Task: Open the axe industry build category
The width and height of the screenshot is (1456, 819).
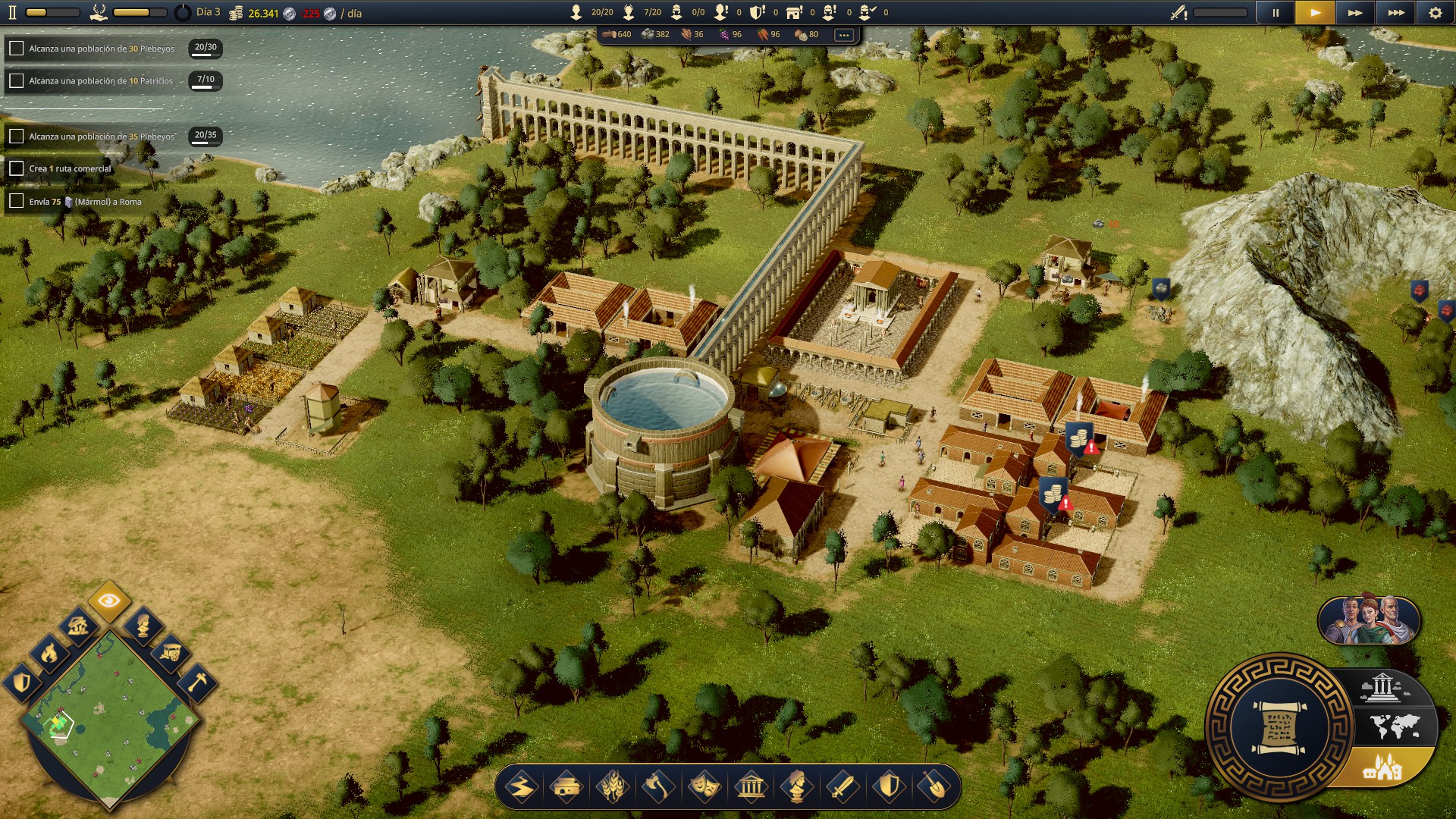Action: pyautogui.click(x=658, y=787)
